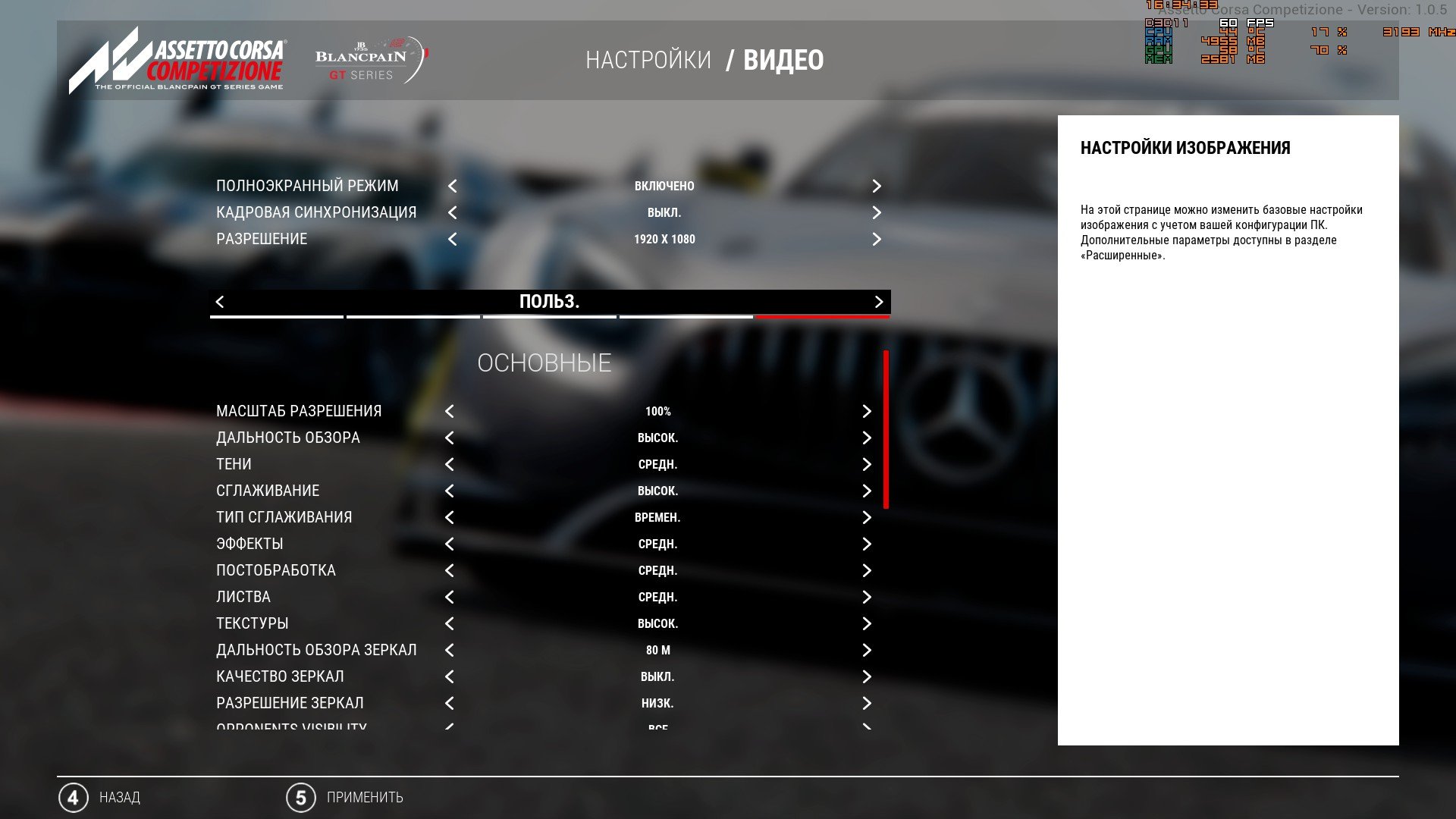1456x819 pixels.
Task: Lower Эффекты quality with left arrow
Action: tap(450, 544)
